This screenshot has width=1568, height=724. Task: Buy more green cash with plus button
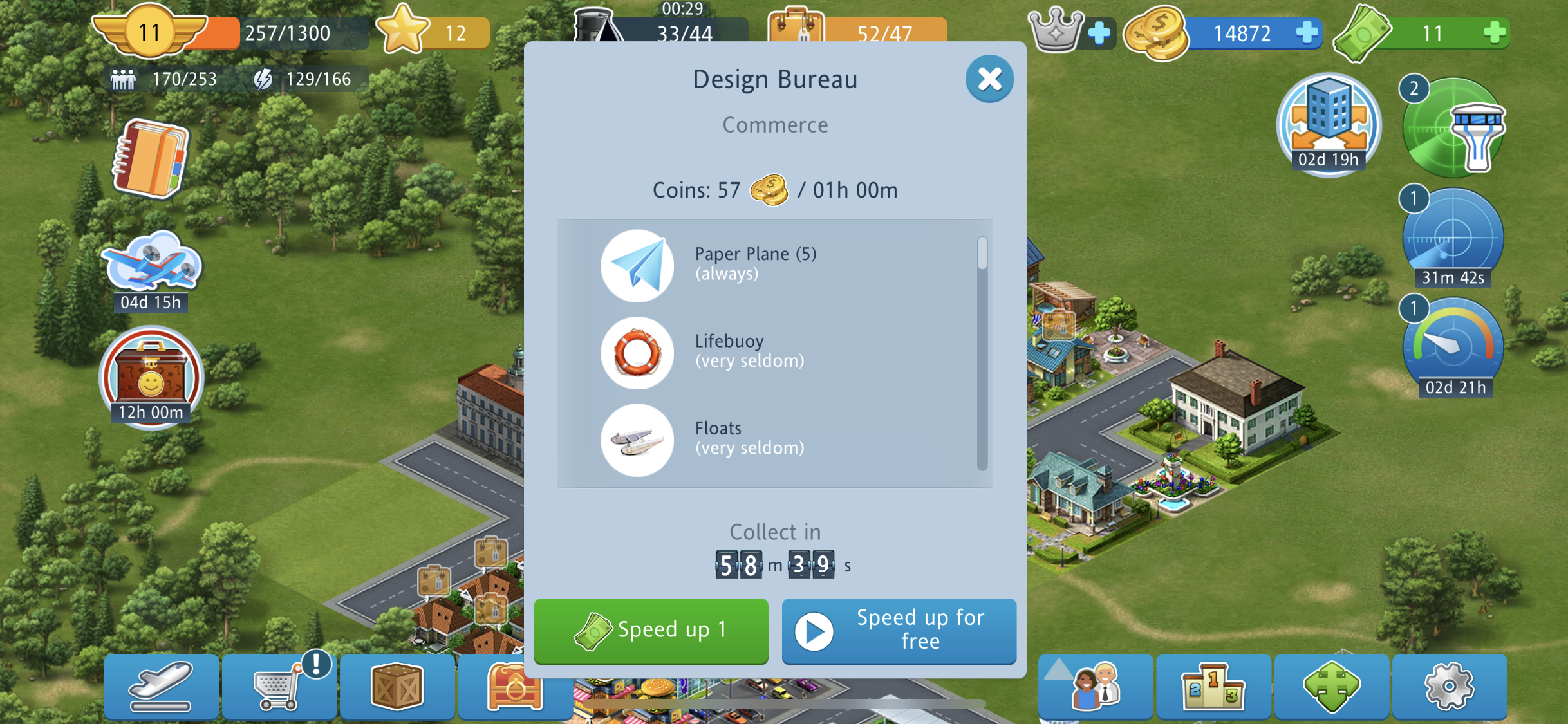[x=1495, y=32]
